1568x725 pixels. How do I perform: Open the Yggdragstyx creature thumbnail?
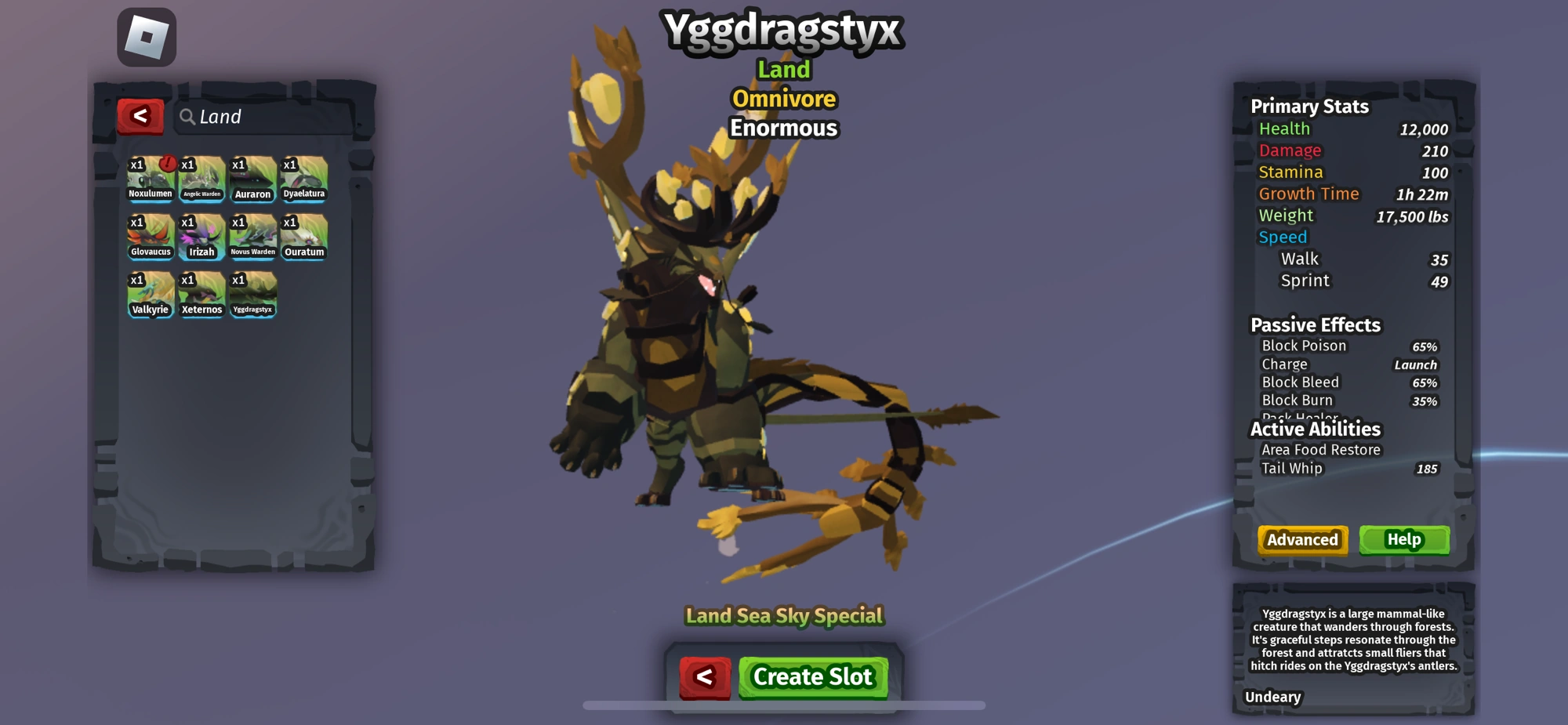click(x=252, y=294)
